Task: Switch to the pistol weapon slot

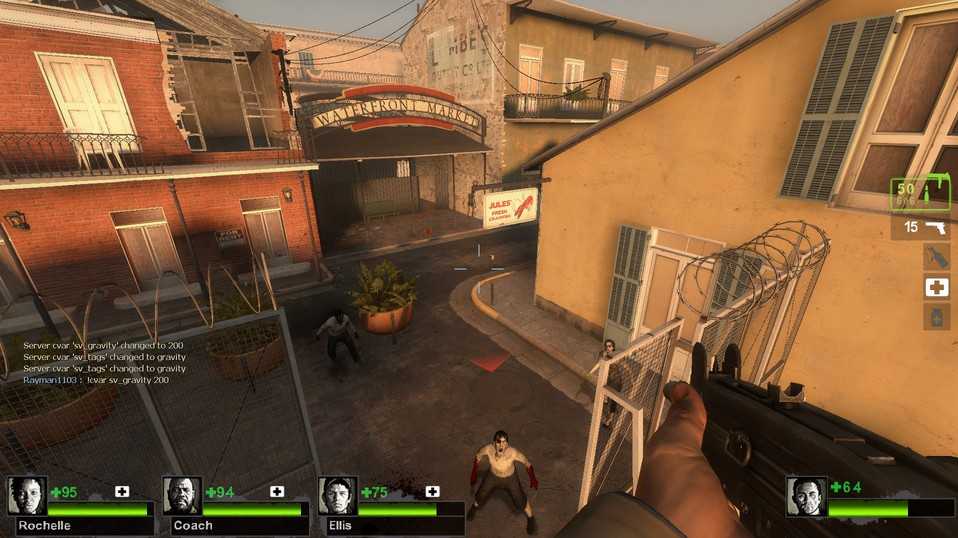Action: click(x=920, y=228)
